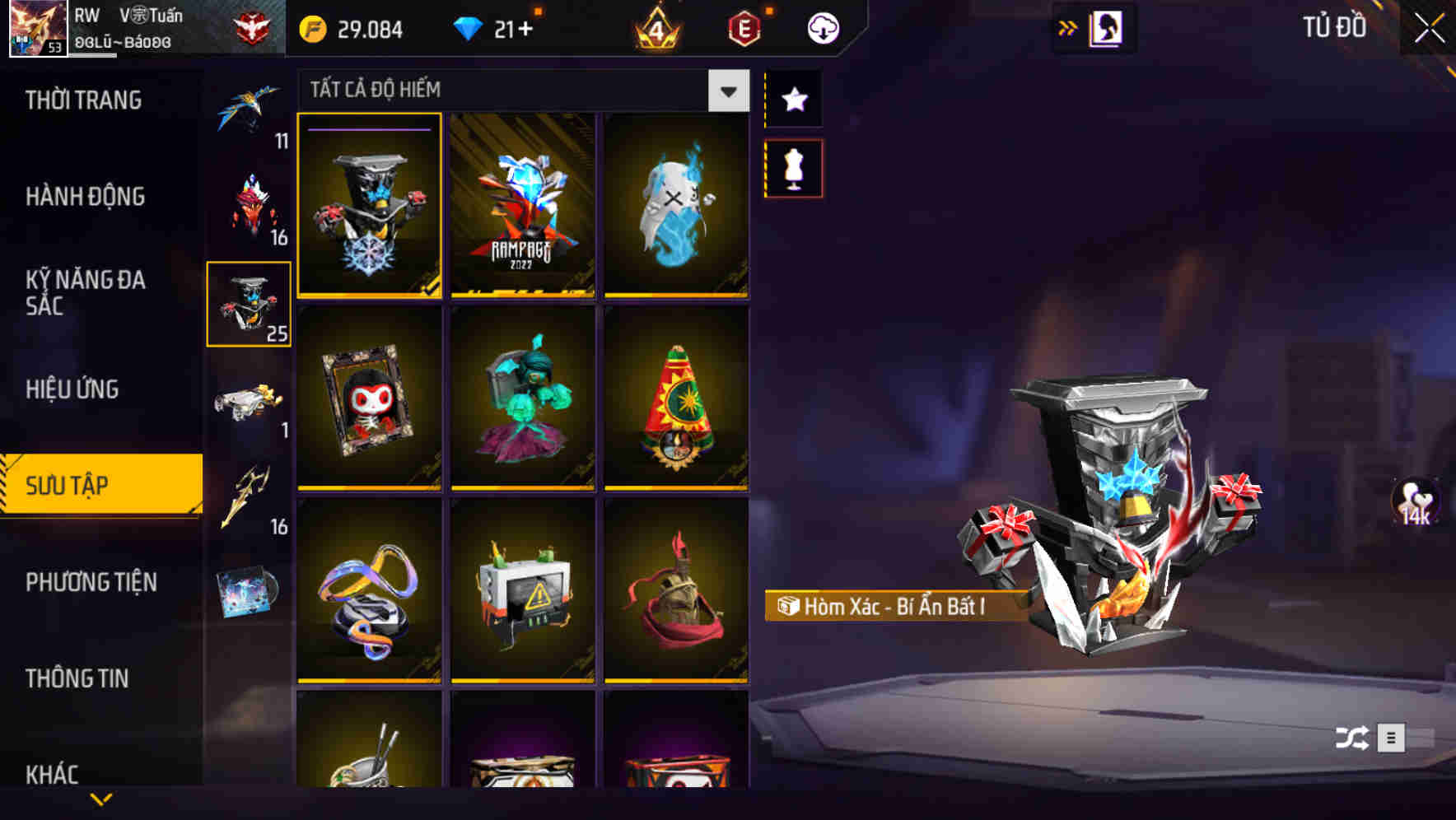Toggle the star favorites filter

point(793,100)
